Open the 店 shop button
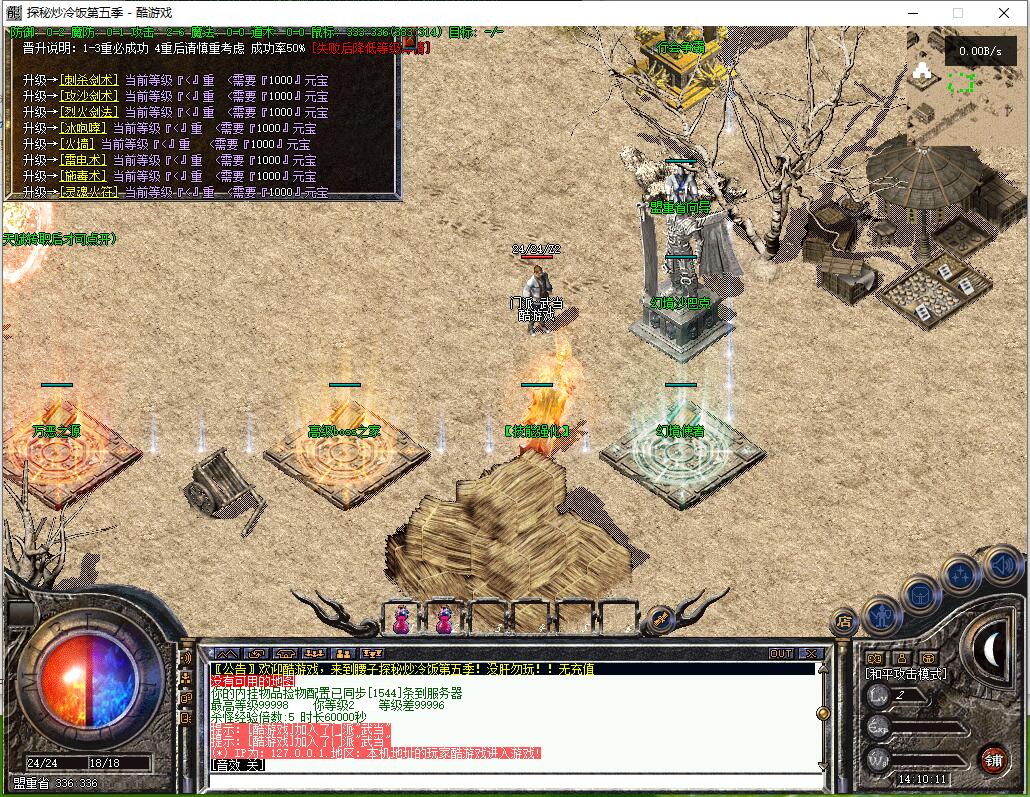 point(844,622)
